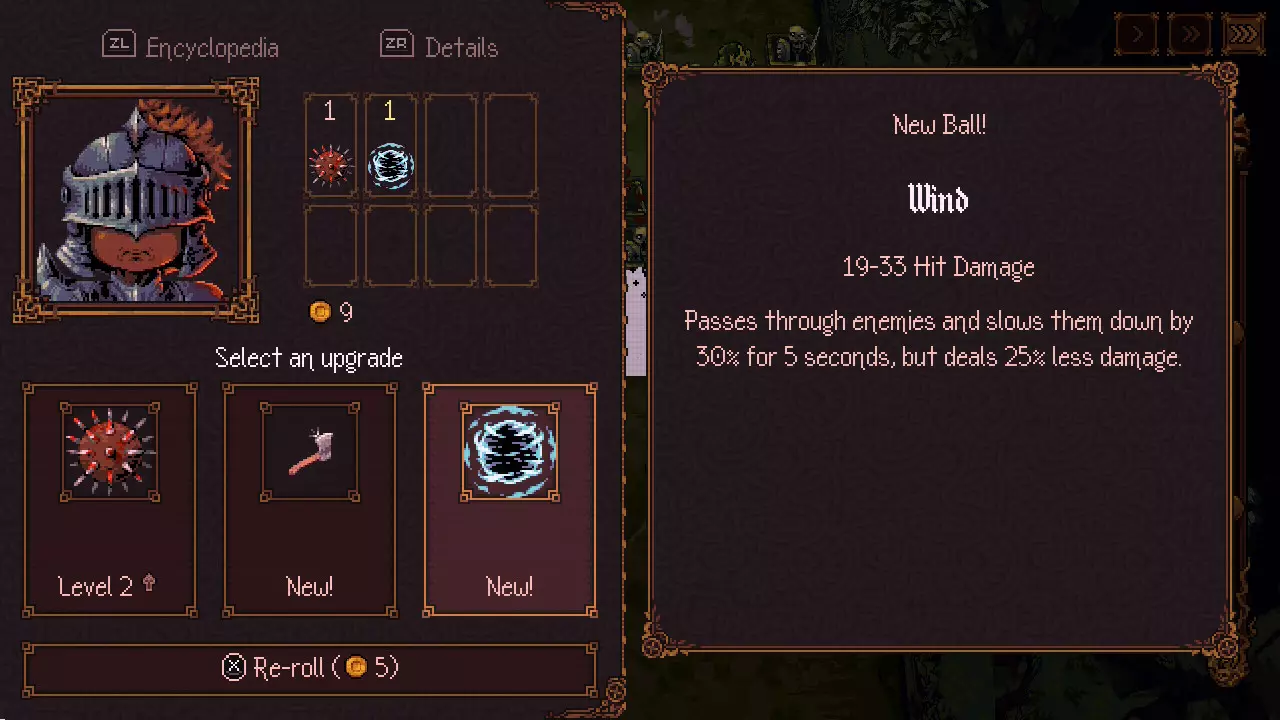Show the Details view
Image resolution: width=1280 pixels, height=720 pixels.
point(439,47)
